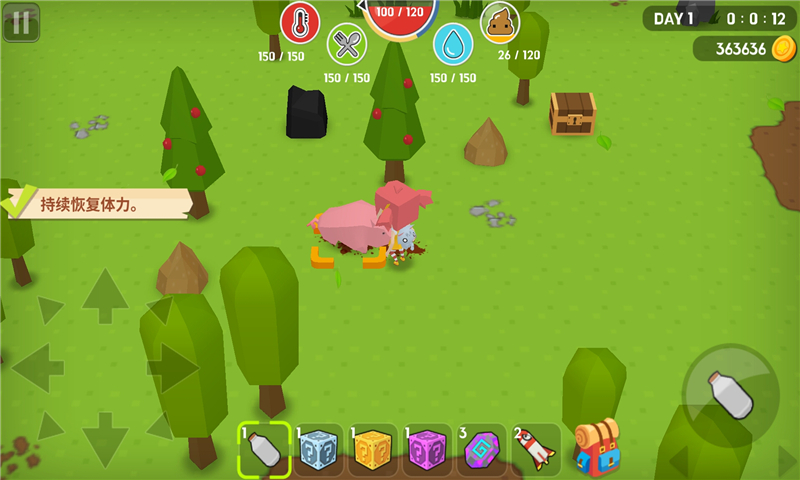
Task: Tap the water drop thirst icon
Action: click(453, 43)
